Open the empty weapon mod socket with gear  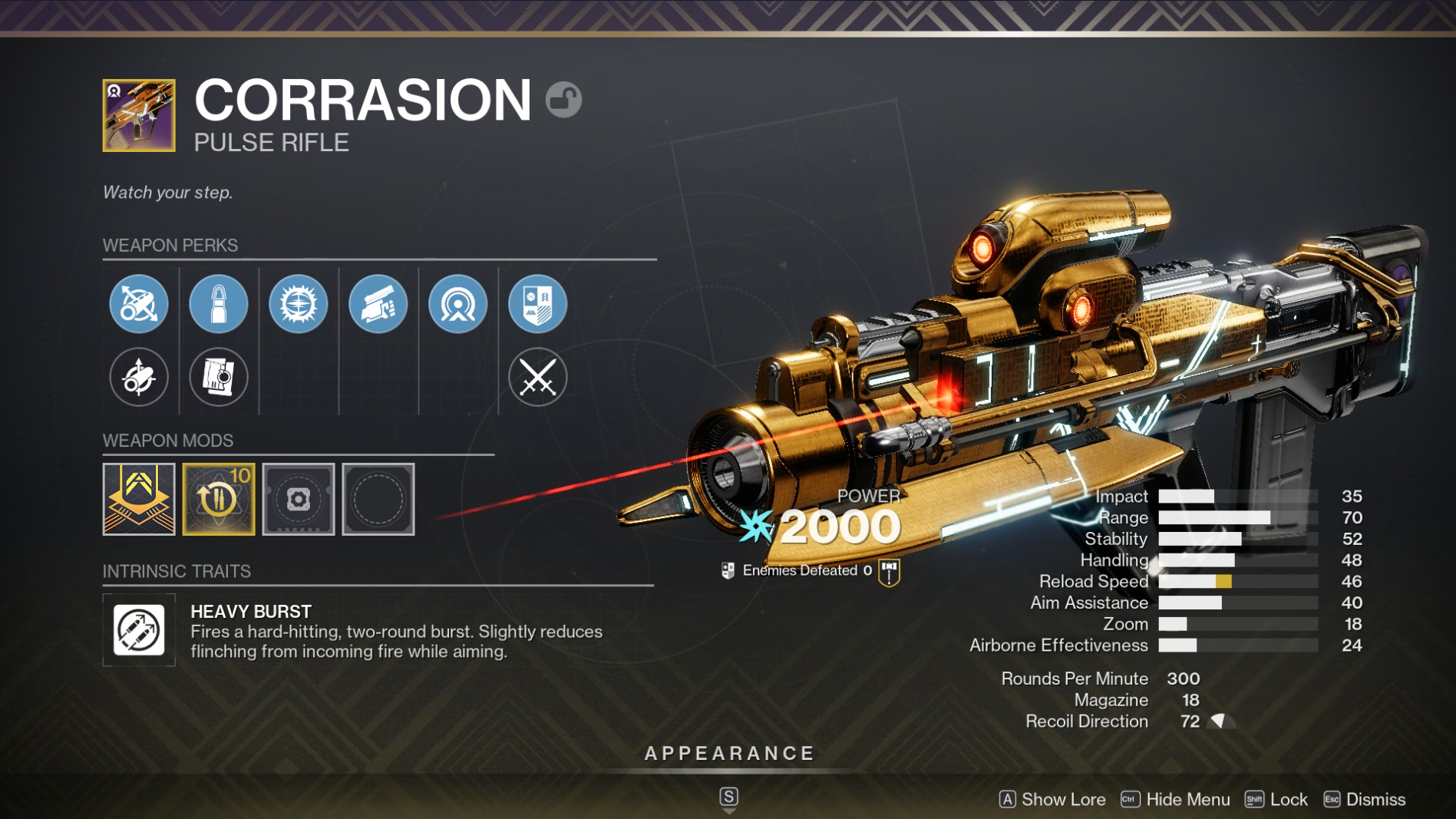click(x=299, y=499)
